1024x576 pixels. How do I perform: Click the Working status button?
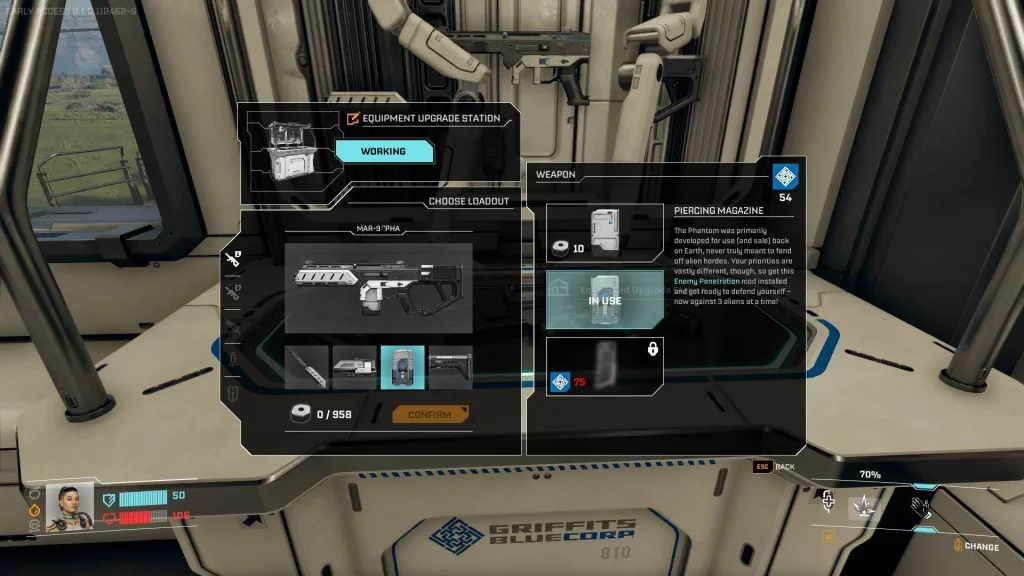(384, 151)
